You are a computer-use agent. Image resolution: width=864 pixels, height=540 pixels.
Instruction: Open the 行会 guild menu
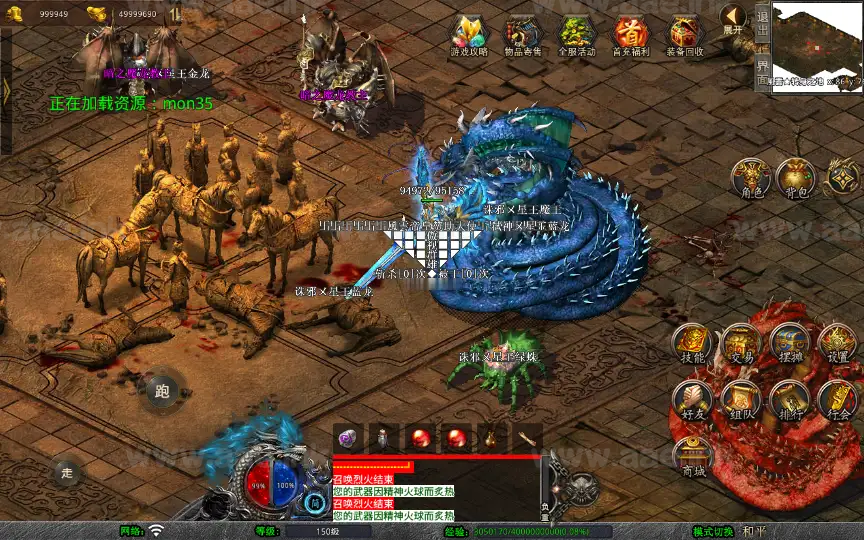pos(838,400)
